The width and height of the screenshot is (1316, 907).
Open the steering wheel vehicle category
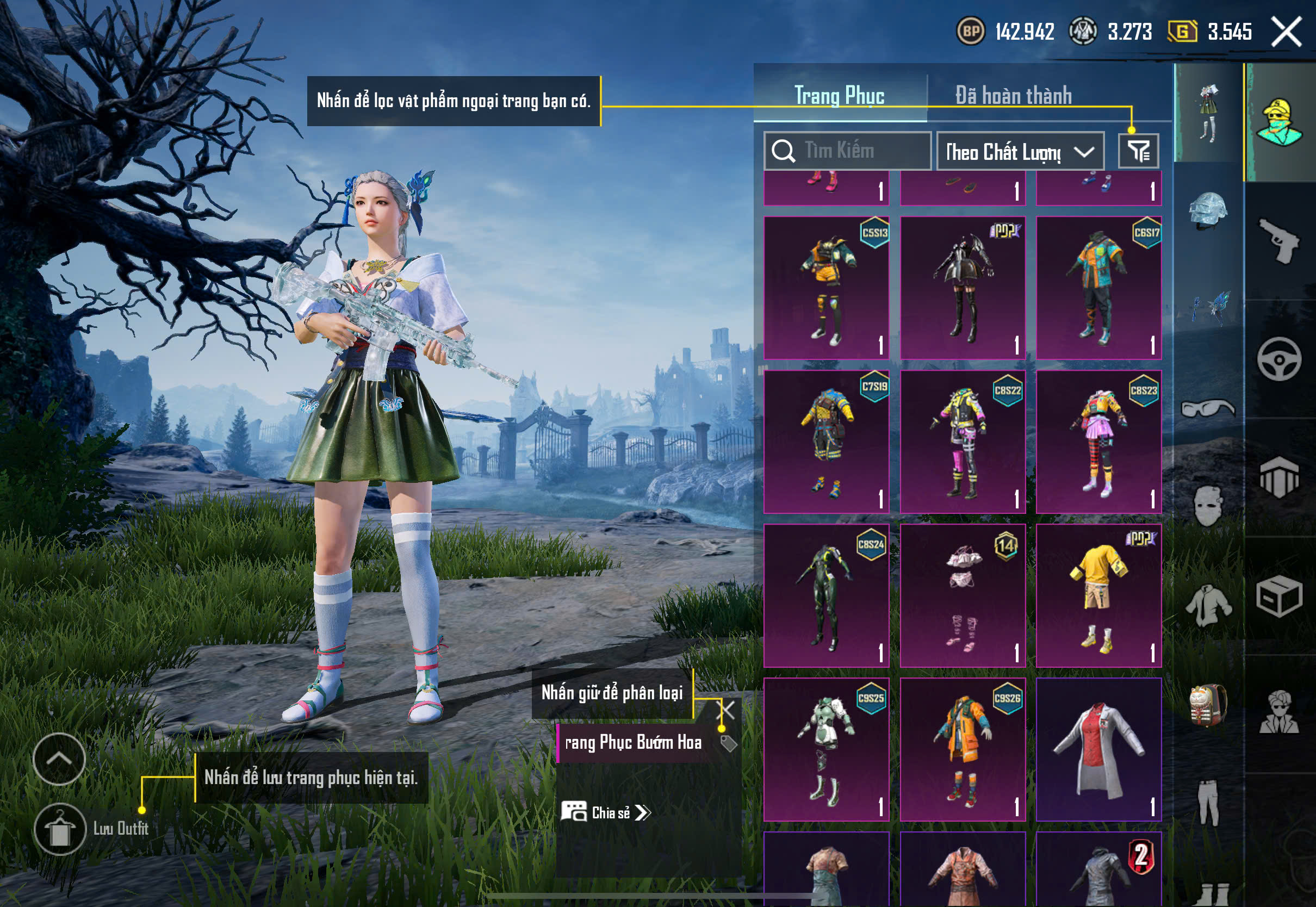[1279, 359]
